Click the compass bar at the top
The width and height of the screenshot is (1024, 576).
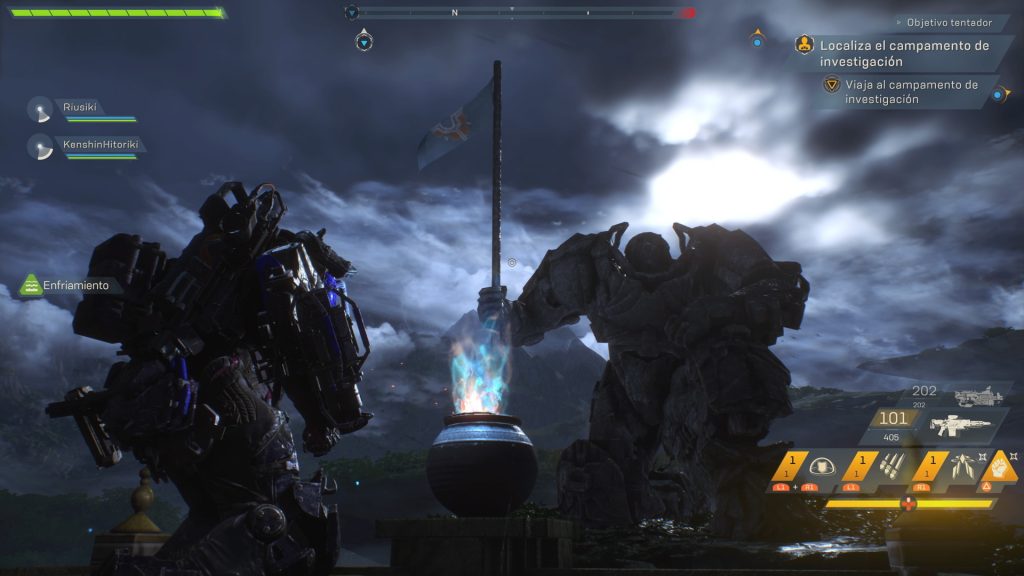pyautogui.click(x=520, y=13)
